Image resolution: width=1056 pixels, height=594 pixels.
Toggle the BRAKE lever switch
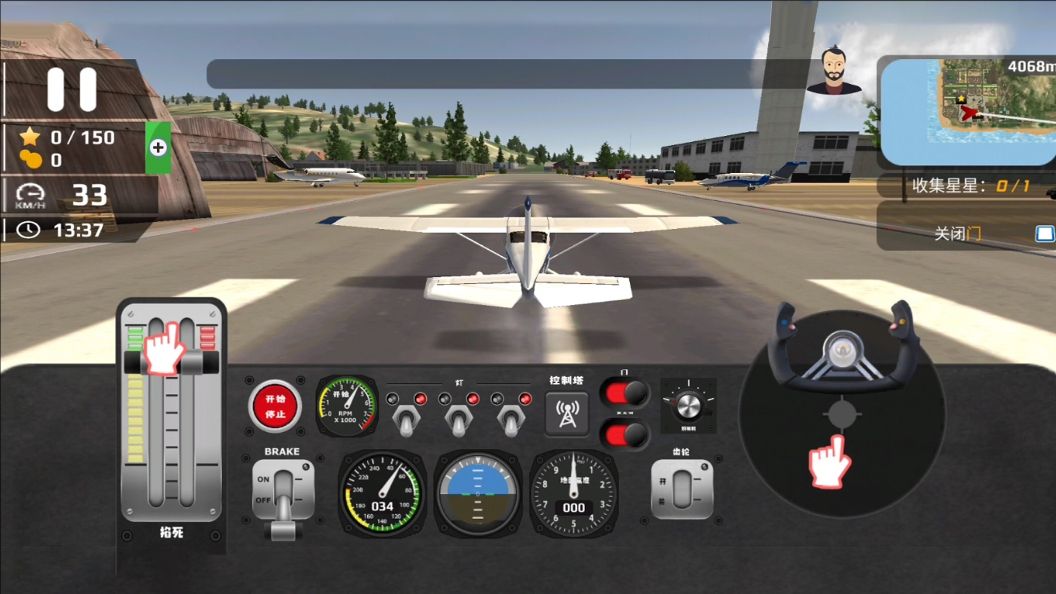[x=283, y=491]
